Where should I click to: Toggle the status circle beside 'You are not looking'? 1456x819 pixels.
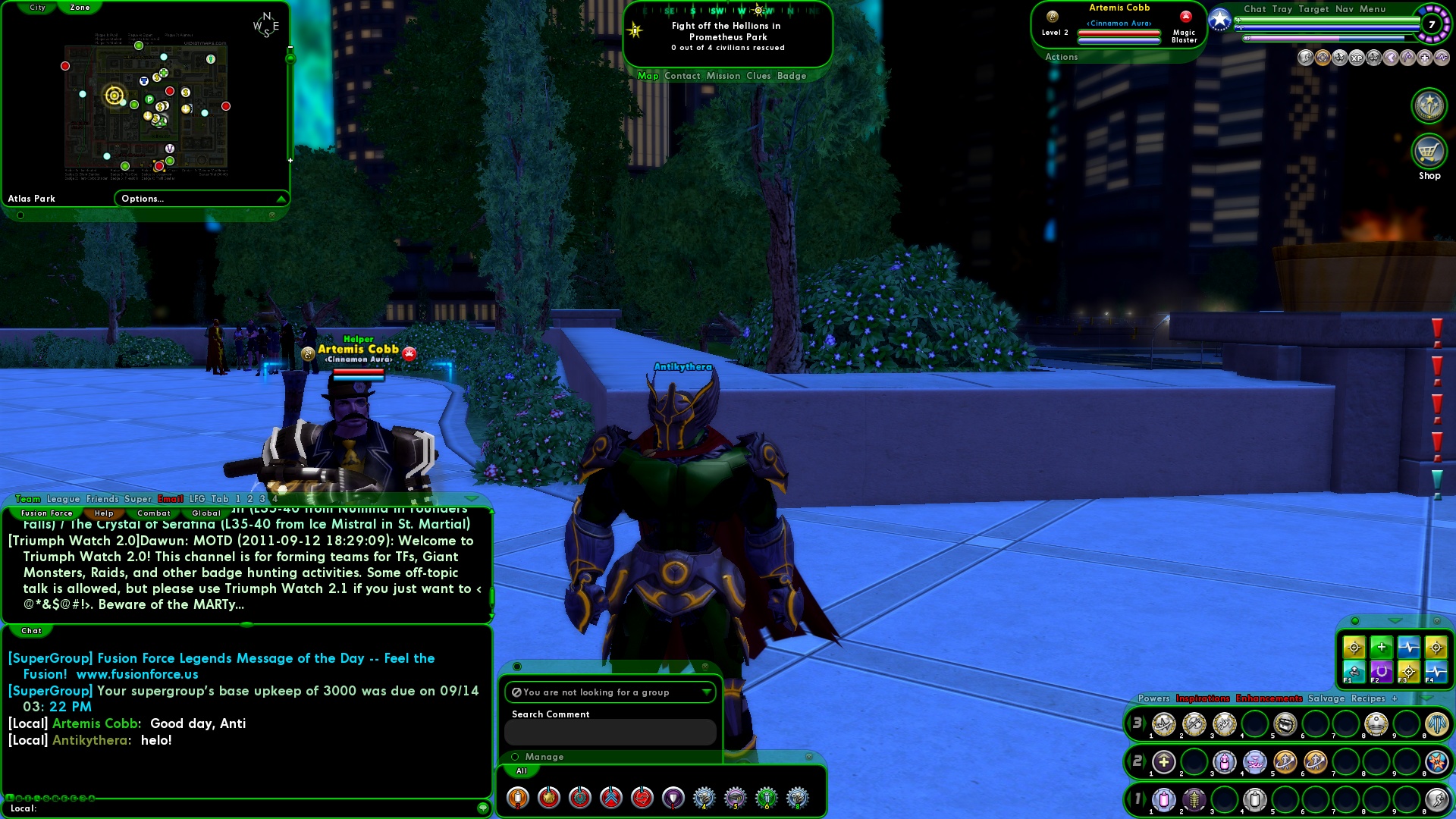[x=516, y=692]
